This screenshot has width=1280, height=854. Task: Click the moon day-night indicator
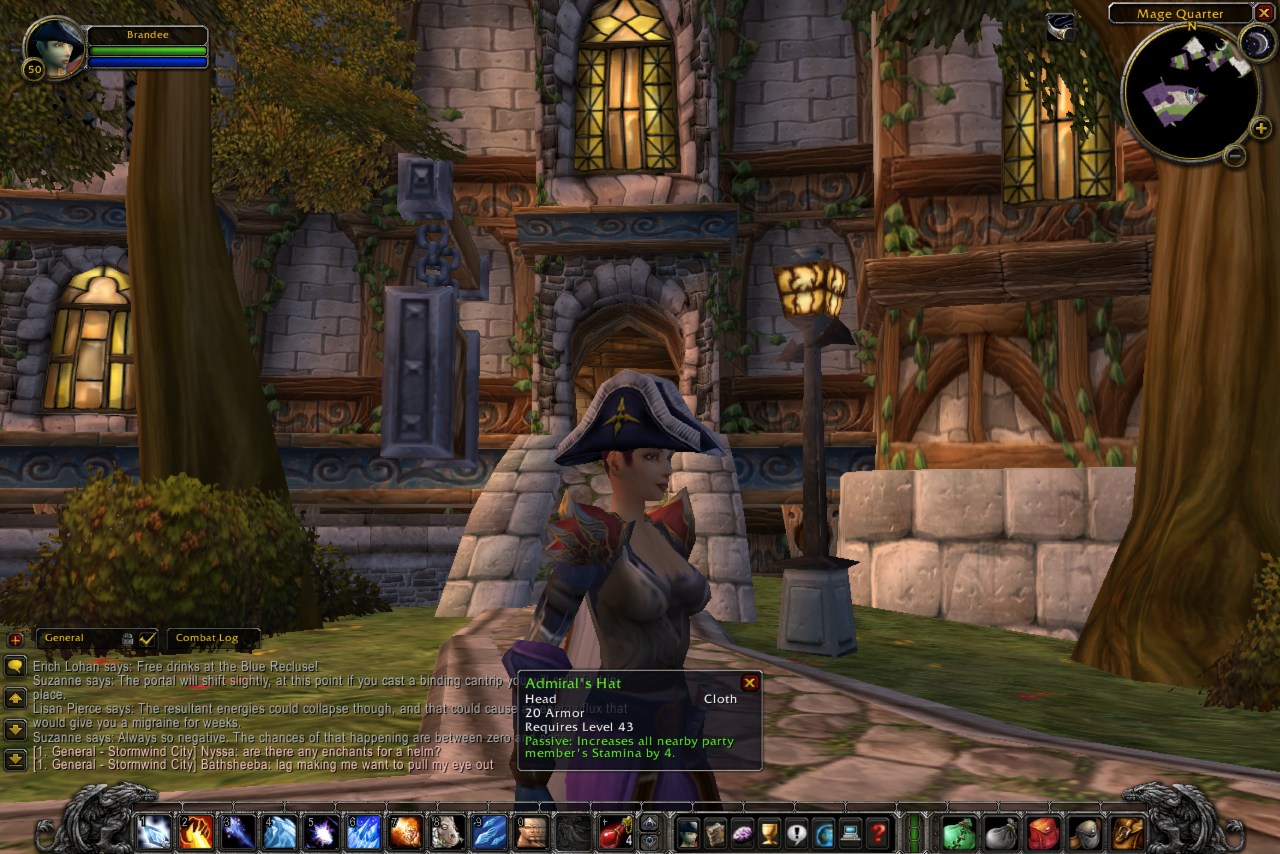click(1256, 42)
